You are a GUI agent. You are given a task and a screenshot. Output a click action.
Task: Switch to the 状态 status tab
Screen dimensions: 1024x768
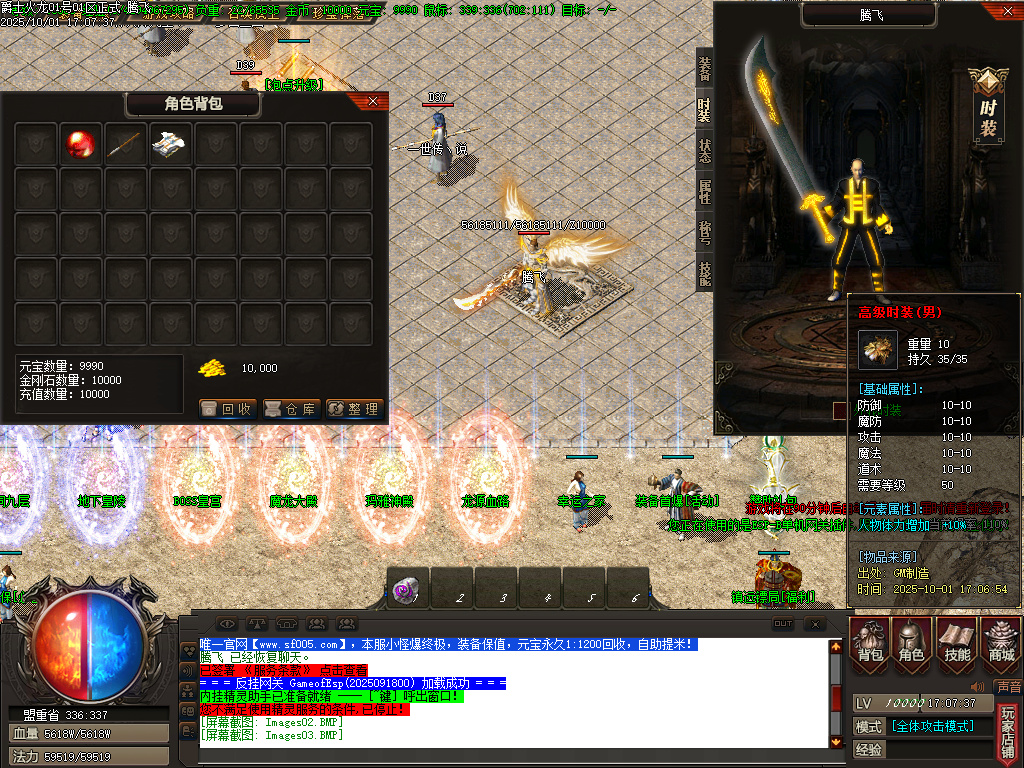pos(705,151)
